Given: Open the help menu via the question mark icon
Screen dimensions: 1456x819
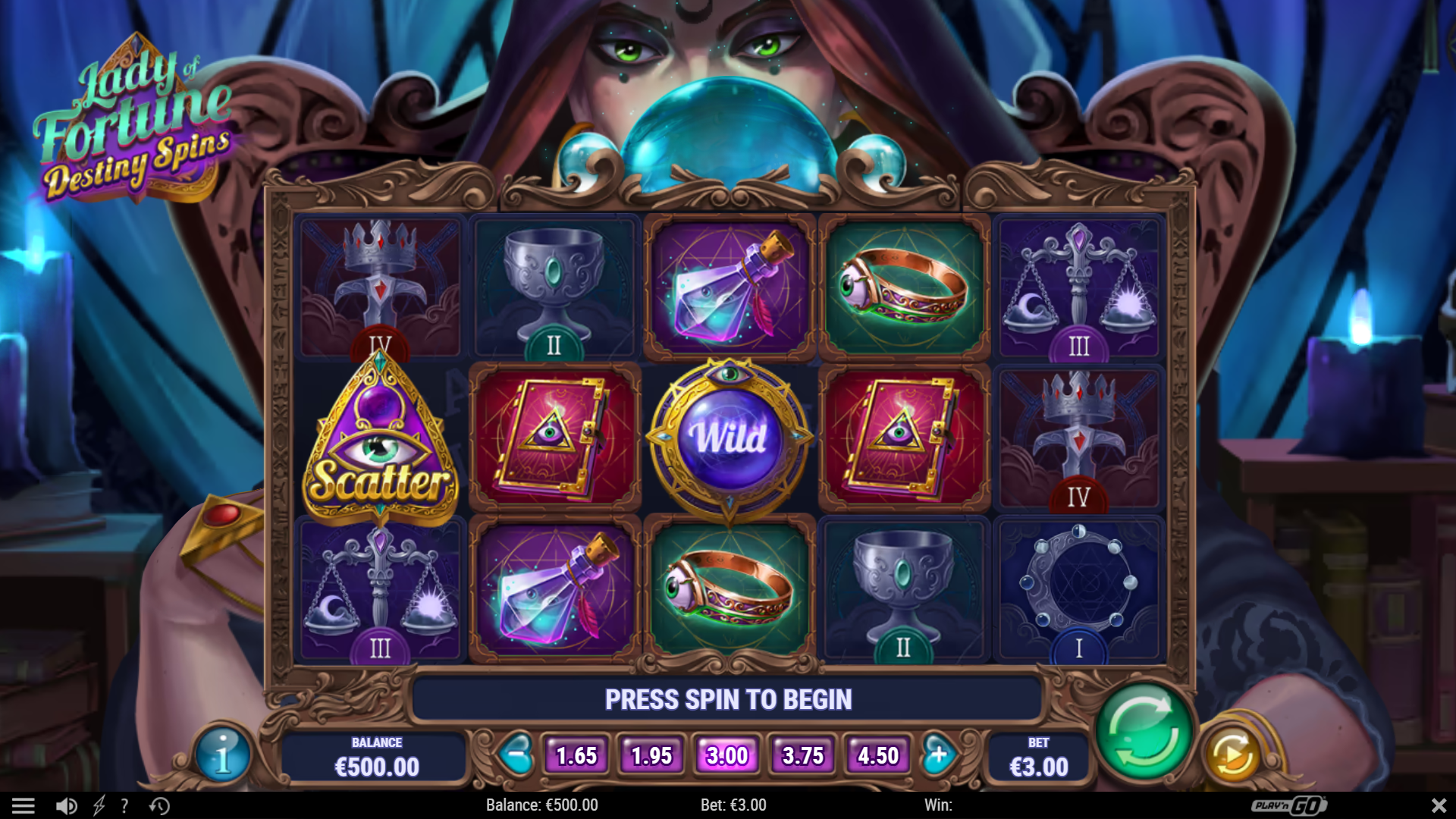Looking at the screenshot, I should point(124,805).
